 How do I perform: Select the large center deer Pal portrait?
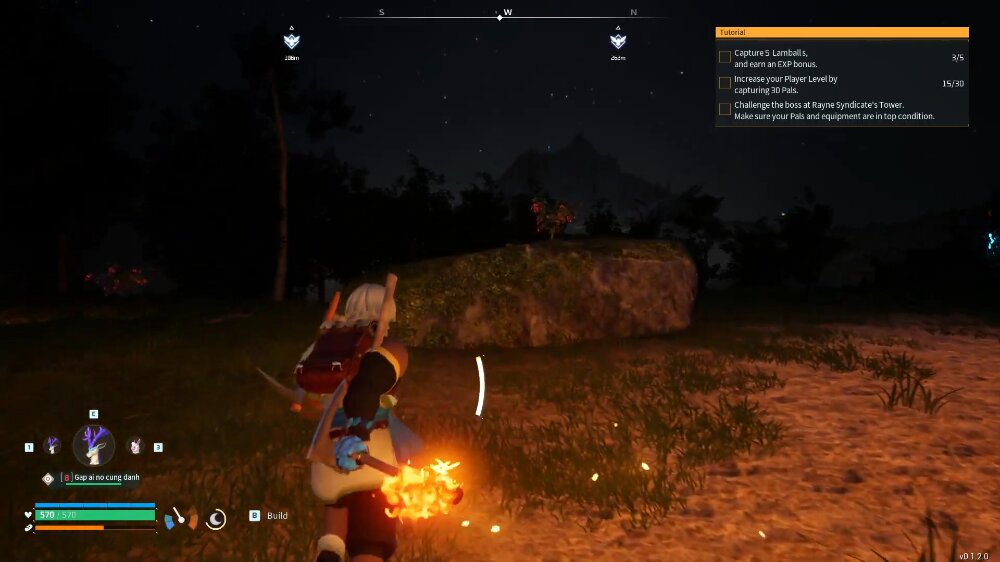pyautogui.click(x=93, y=445)
